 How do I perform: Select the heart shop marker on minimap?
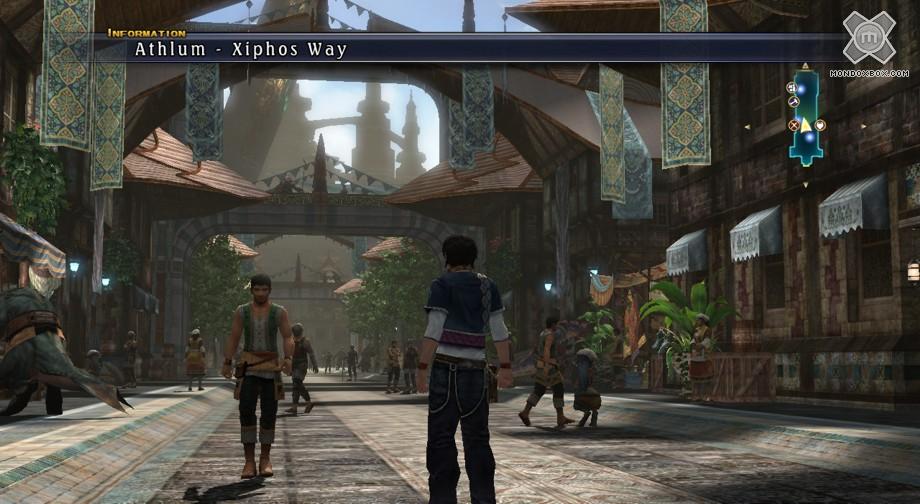click(x=820, y=125)
